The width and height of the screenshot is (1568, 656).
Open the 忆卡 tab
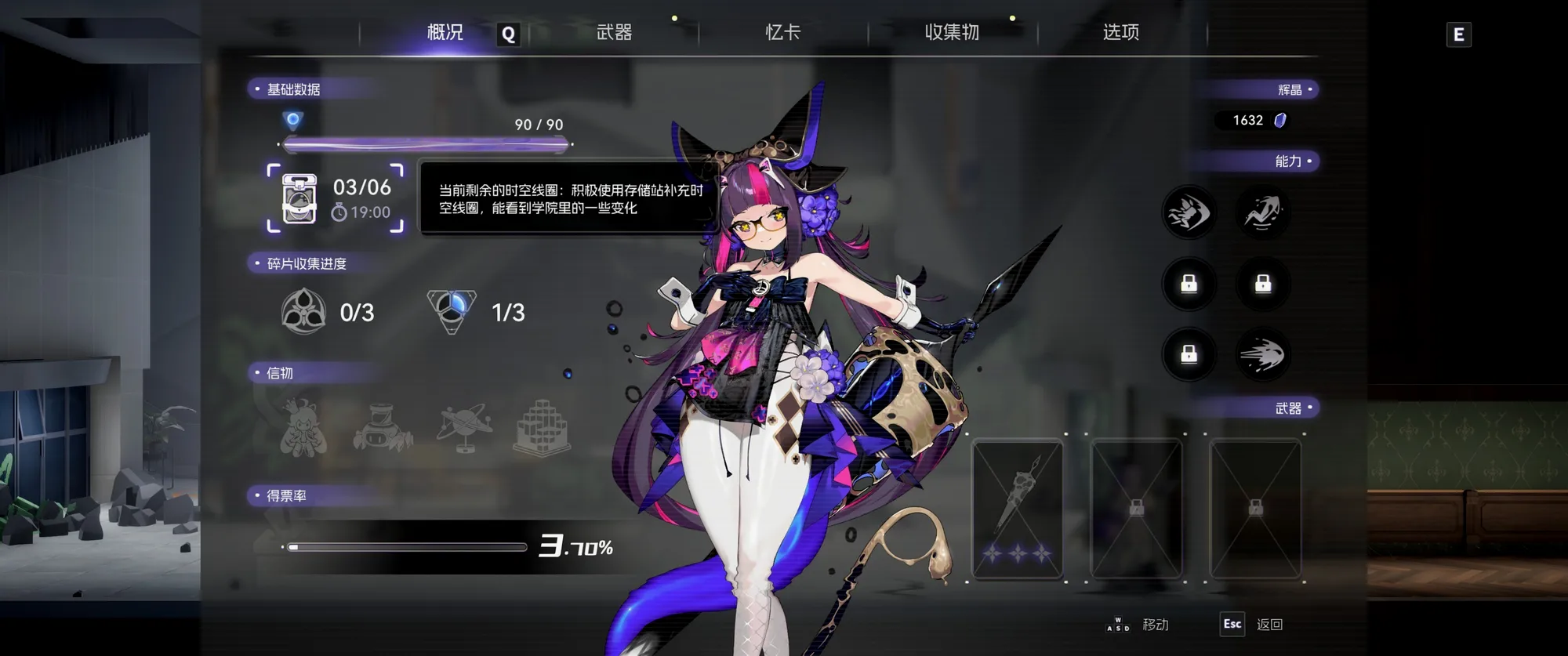[x=782, y=32]
